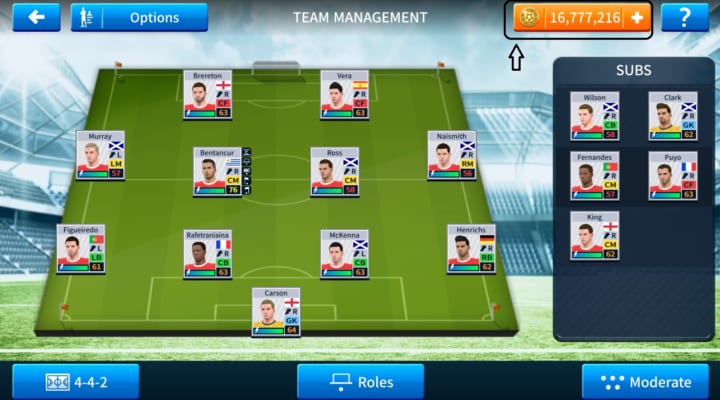
Task: Add more coins with the plus button
Action: [637, 18]
